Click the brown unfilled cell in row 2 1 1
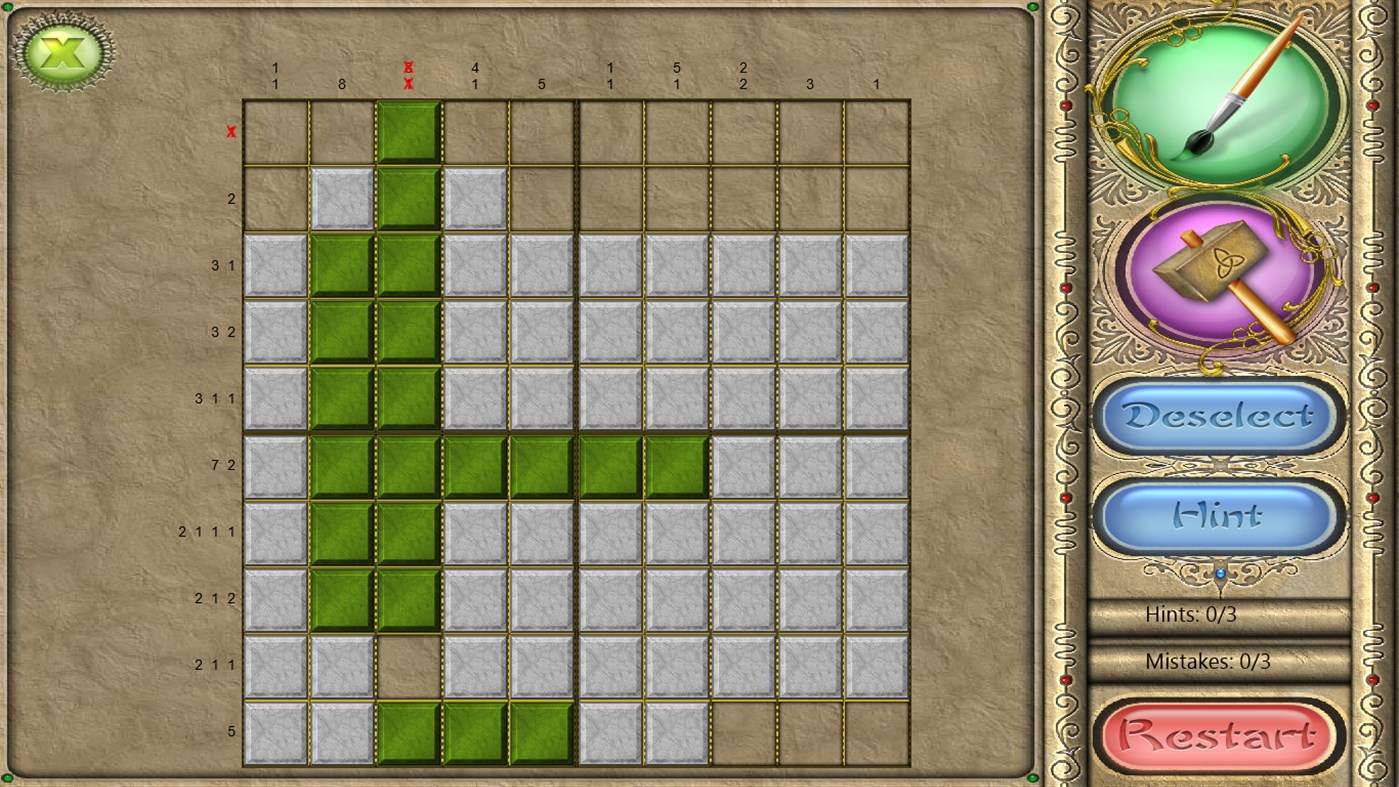 pos(408,664)
